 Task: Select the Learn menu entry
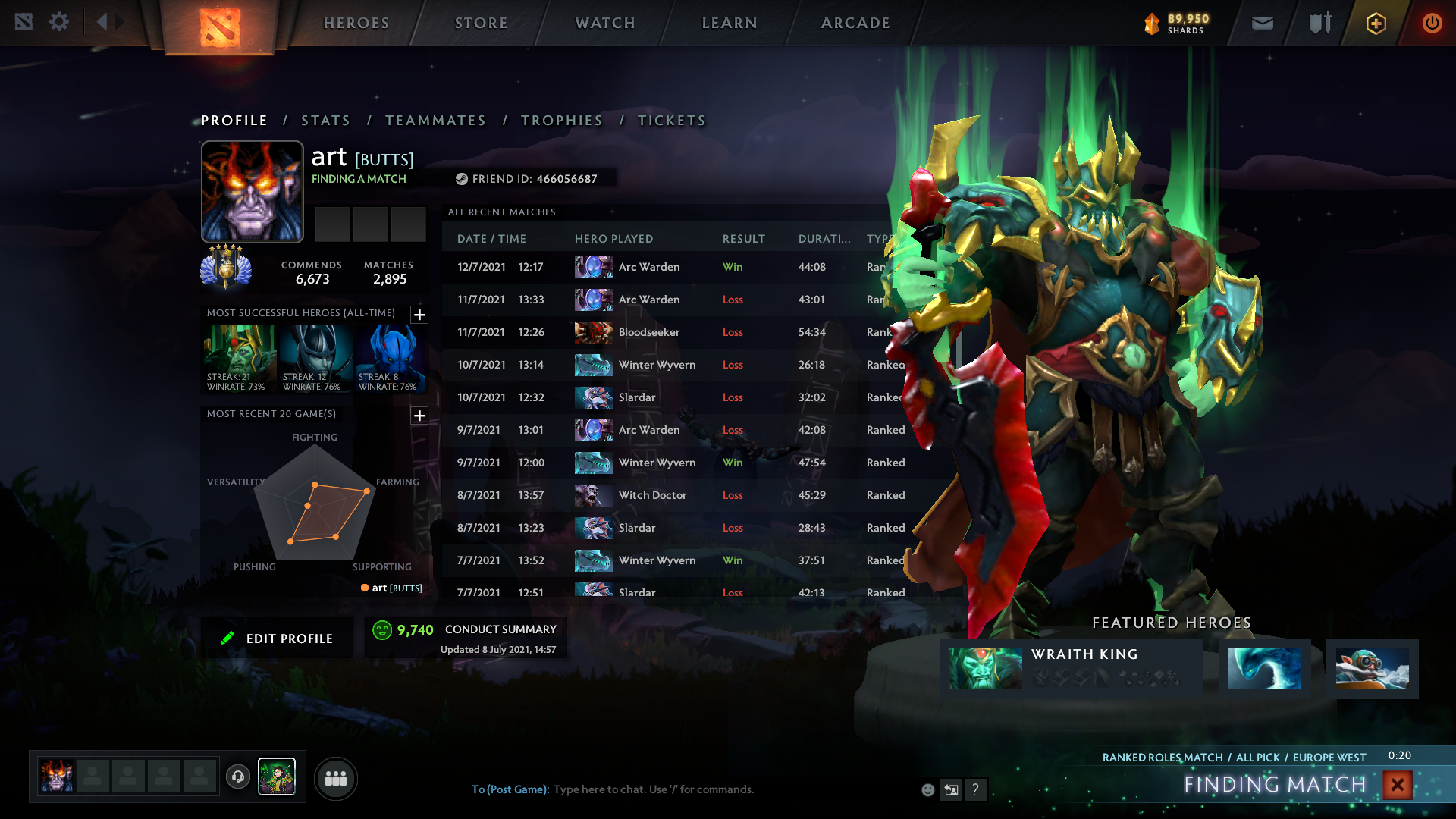click(730, 23)
